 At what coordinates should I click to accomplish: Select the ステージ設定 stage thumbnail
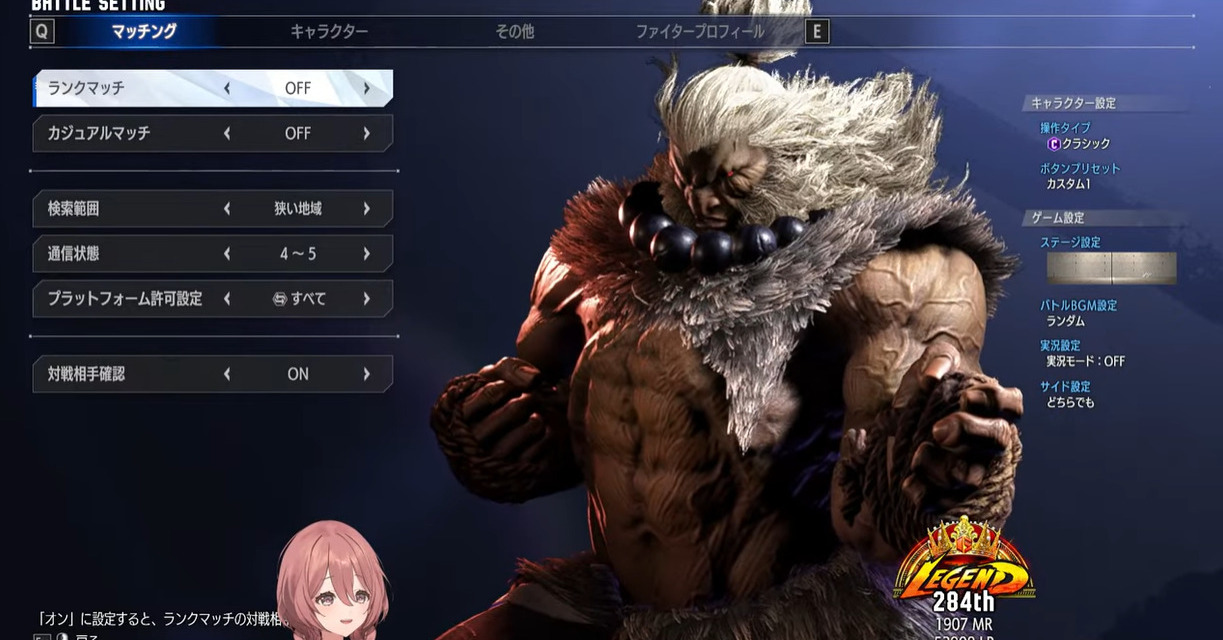pyautogui.click(x=1111, y=268)
